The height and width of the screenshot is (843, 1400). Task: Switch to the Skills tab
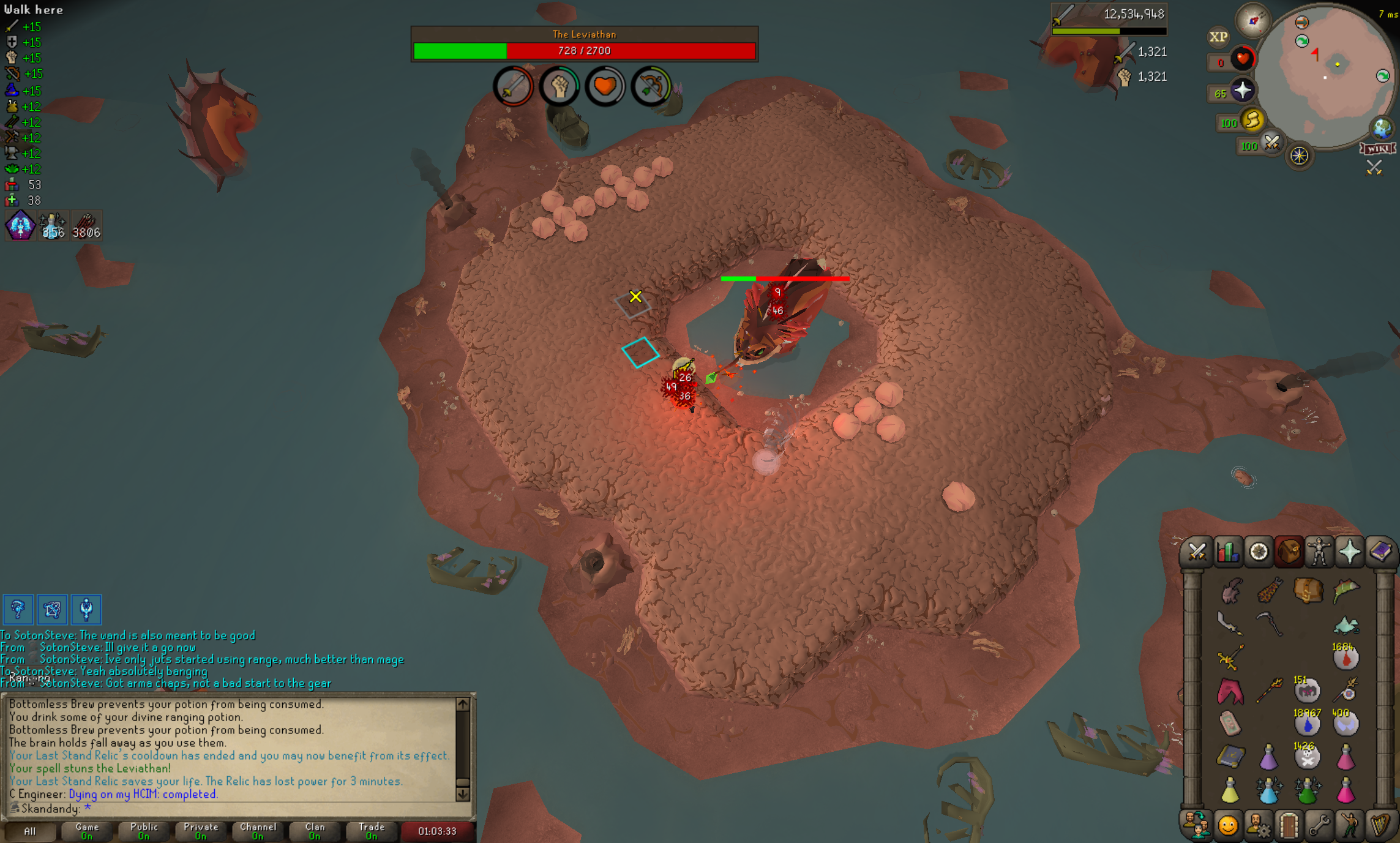(1227, 552)
